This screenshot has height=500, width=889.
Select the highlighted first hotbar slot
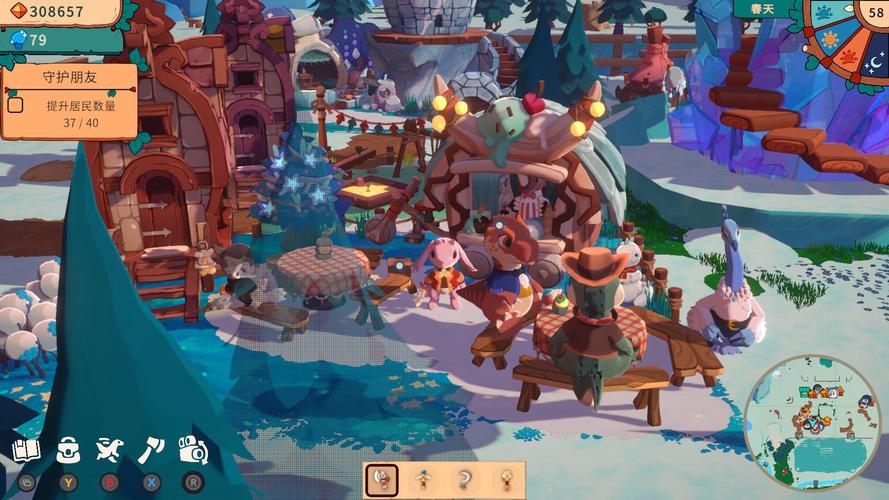click(382, 479)
